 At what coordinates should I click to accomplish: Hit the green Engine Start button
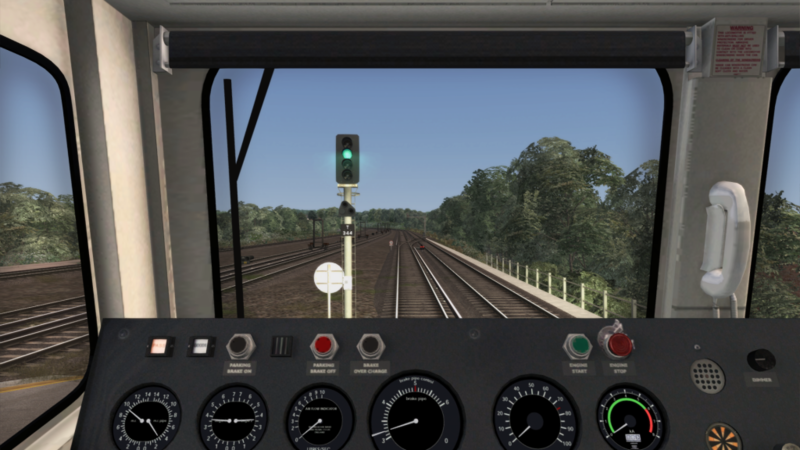click(577, 346)
